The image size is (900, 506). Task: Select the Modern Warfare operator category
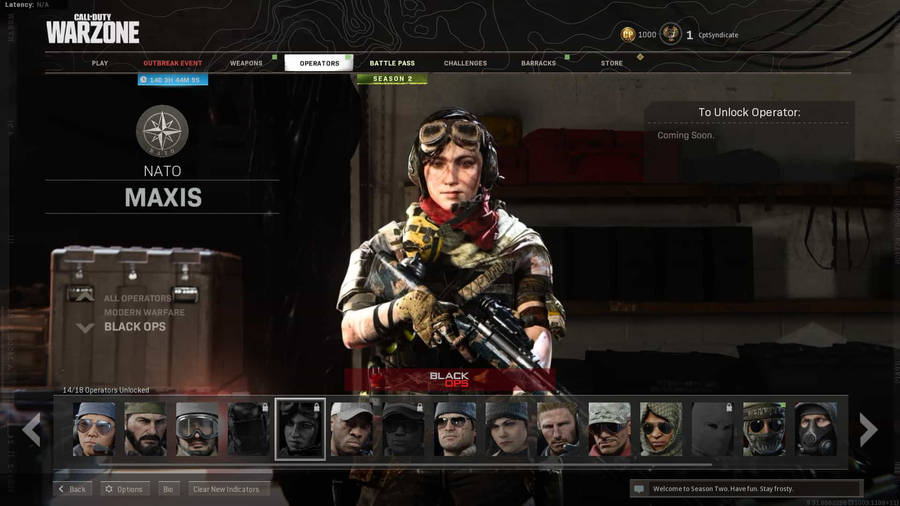[x=144, y=312]
